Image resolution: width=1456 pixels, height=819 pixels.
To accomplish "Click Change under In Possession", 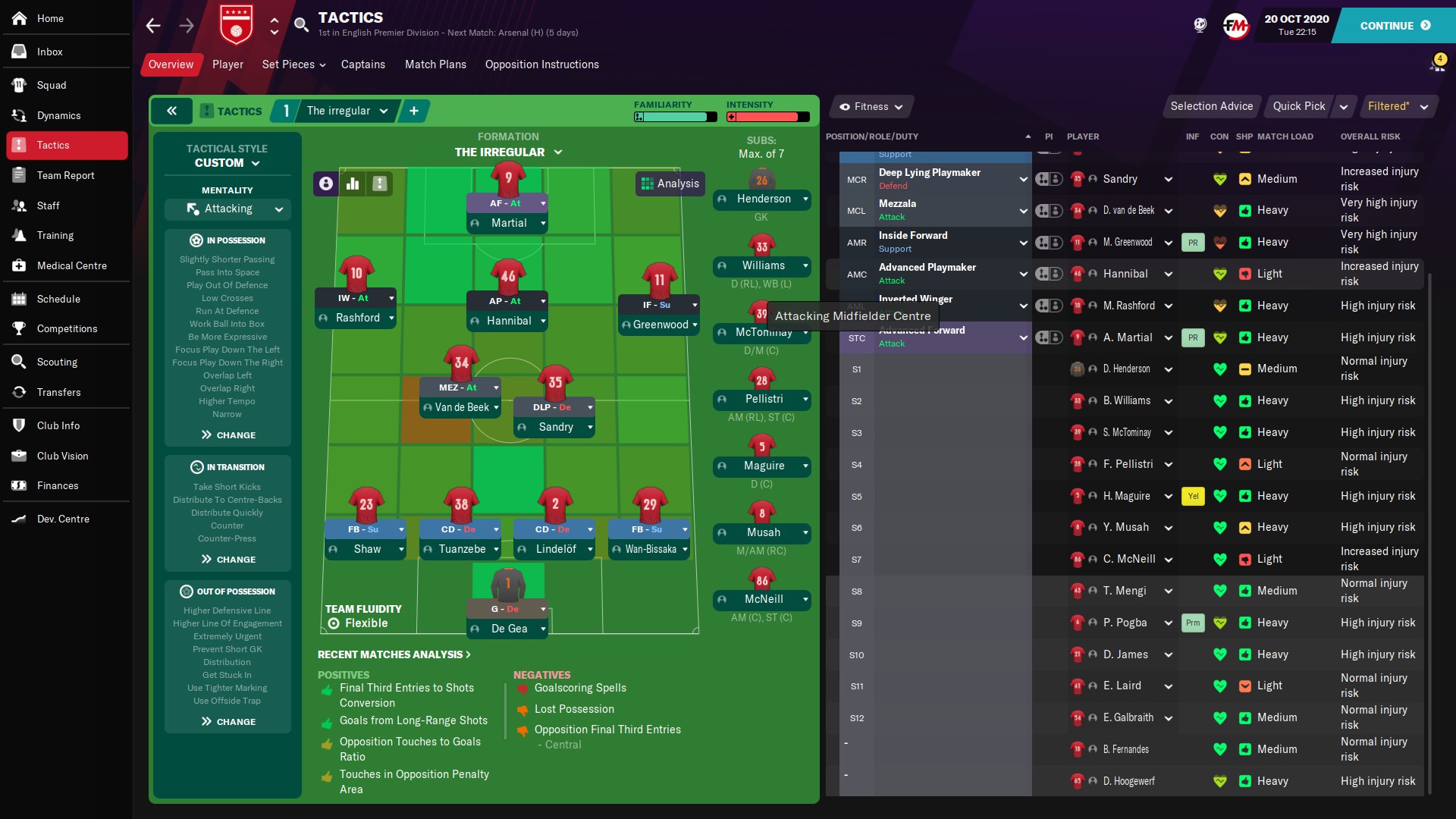I will click(228, 435).
